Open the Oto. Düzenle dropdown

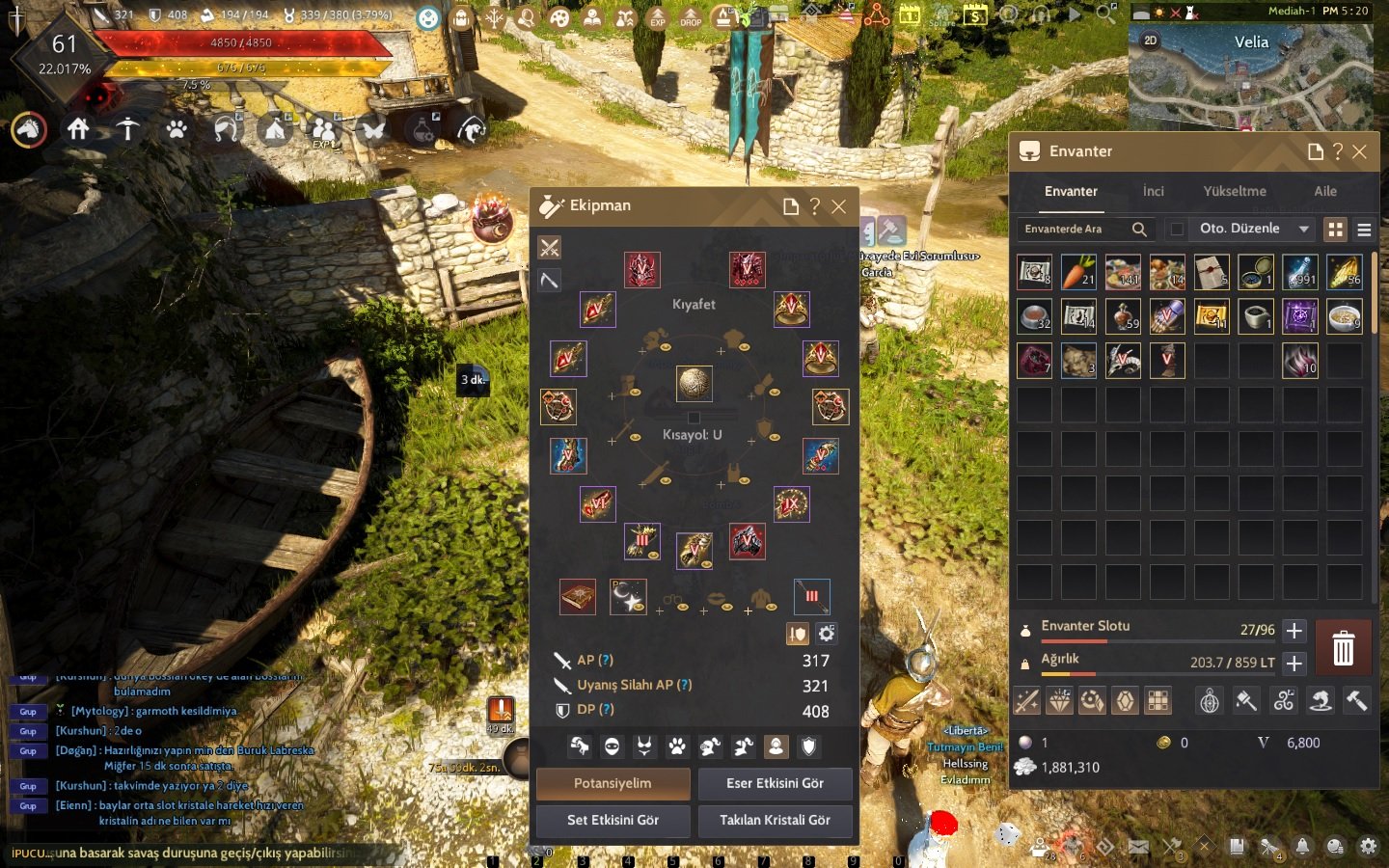click(x=1303, y=229)
